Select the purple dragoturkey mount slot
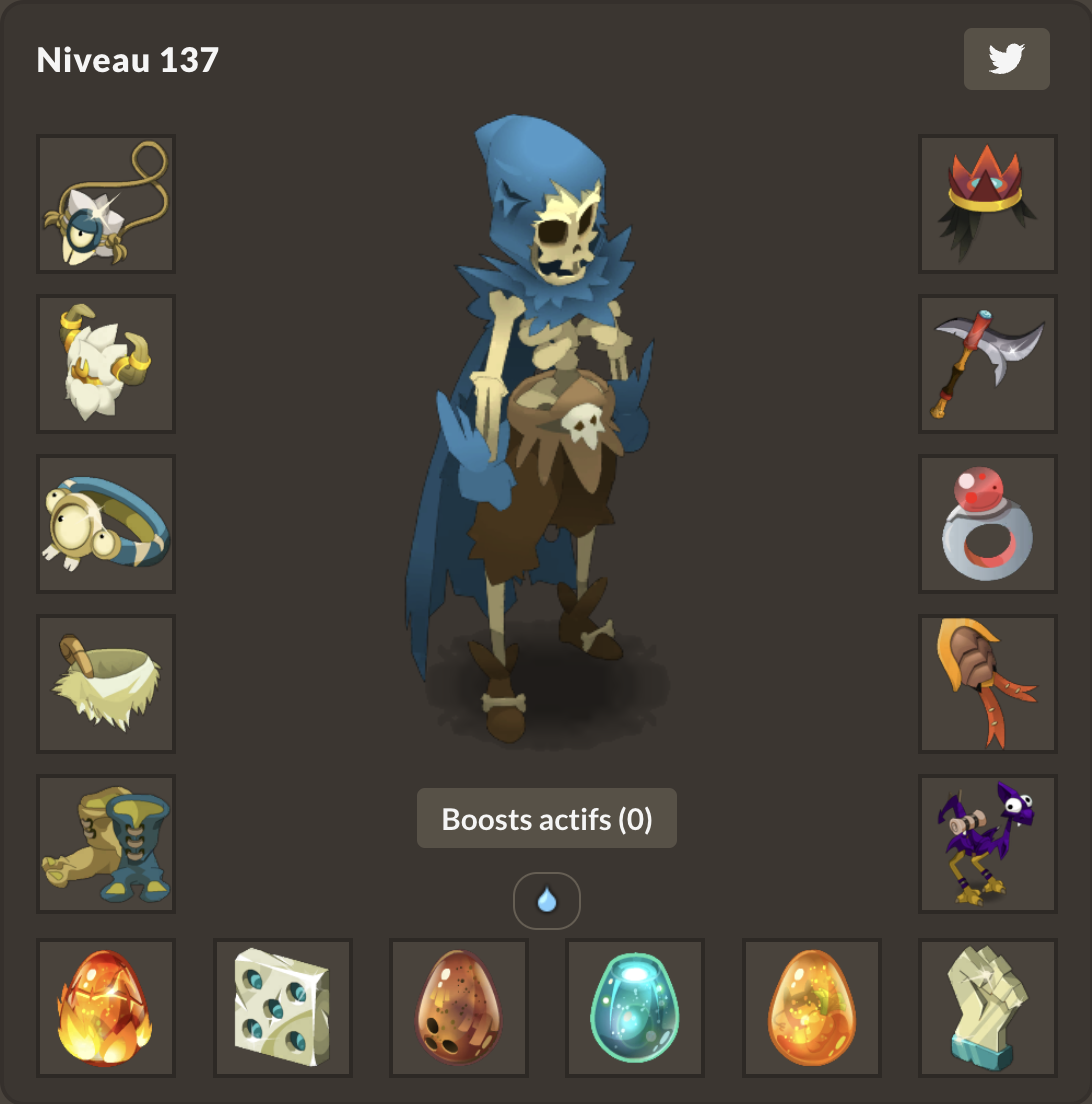 tap(988, 844)
